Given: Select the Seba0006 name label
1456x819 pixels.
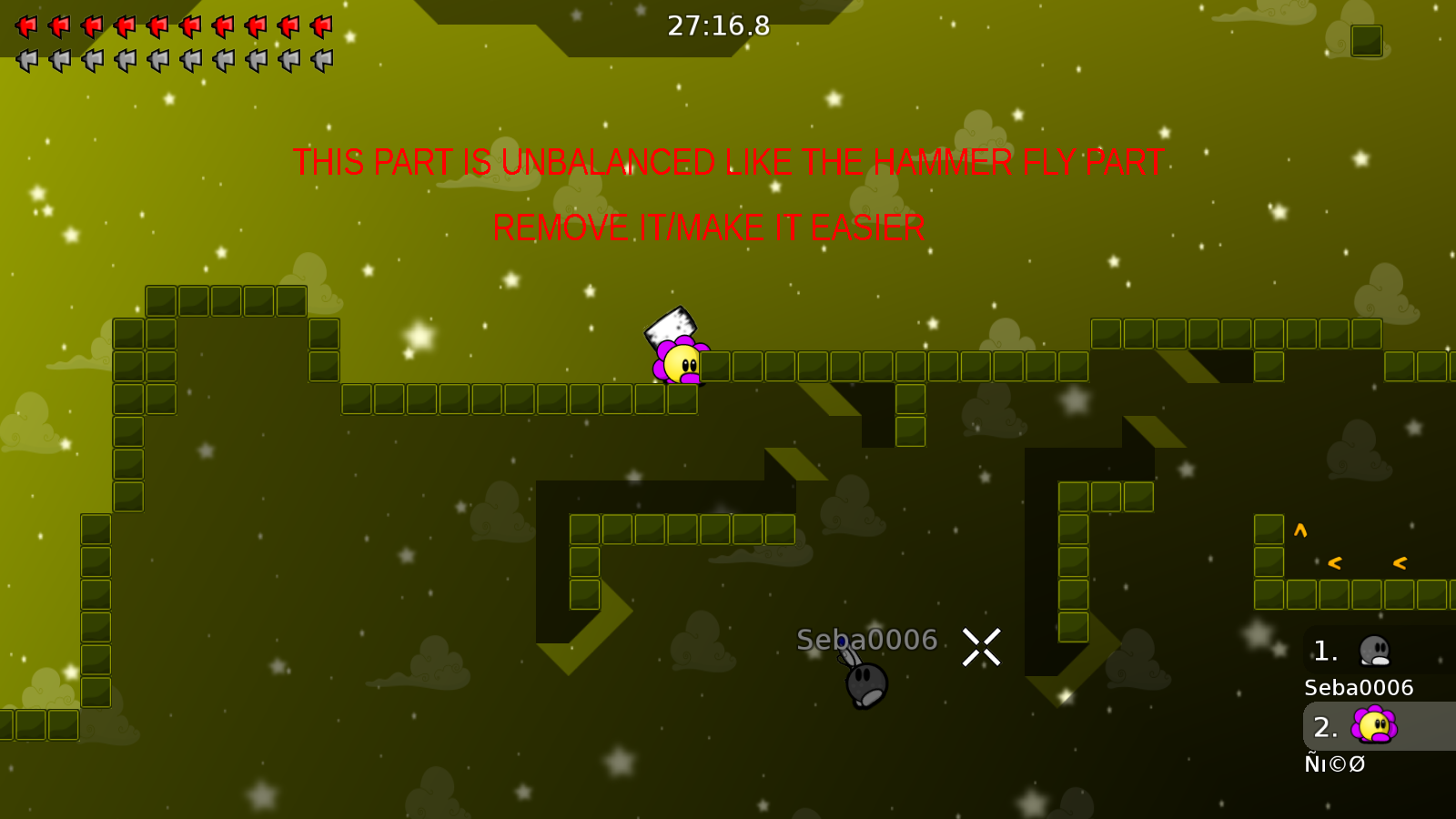Looking at the screenshot, I should [x=1357, y=688].
